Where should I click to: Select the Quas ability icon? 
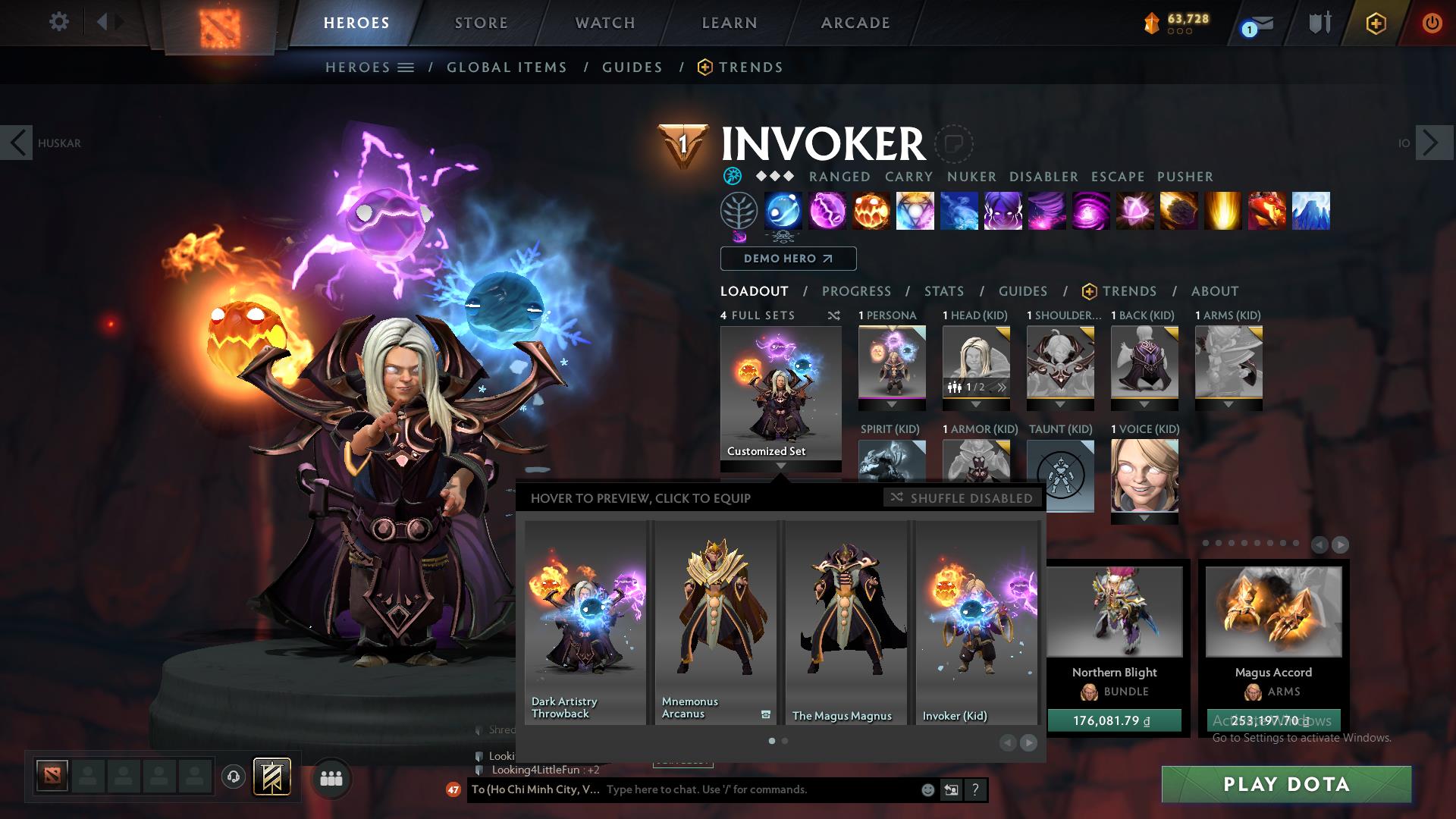click(783, 212)
